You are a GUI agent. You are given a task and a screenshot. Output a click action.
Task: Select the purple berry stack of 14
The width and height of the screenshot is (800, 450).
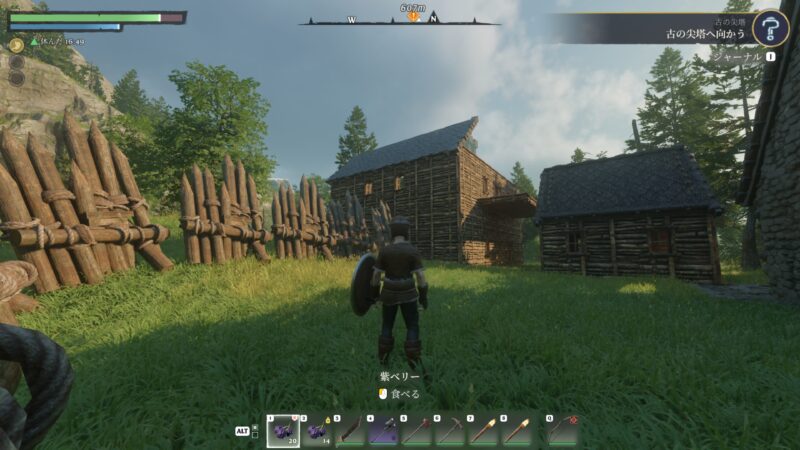click(x=316, y=430)
